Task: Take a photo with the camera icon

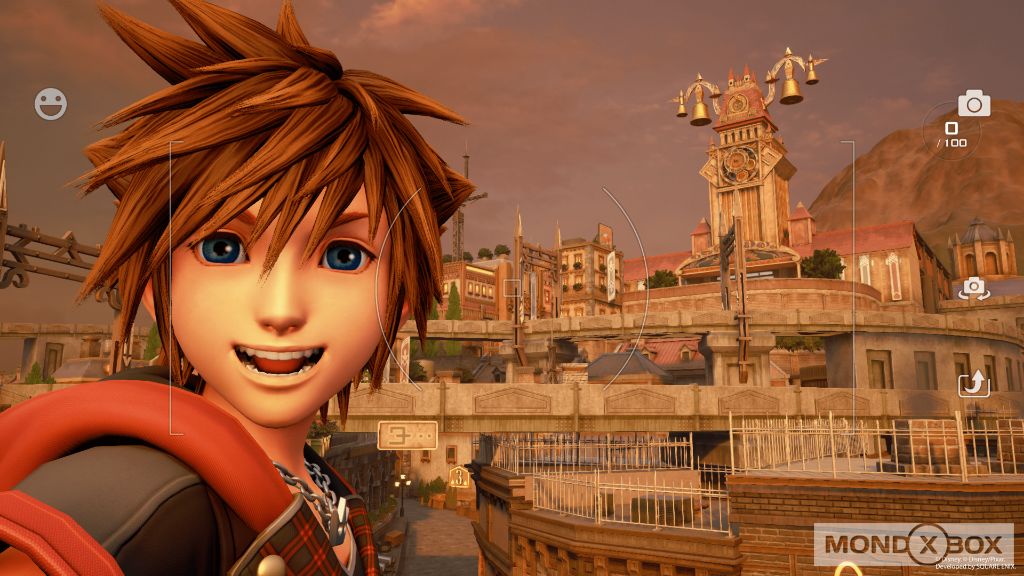Action: 973,103
